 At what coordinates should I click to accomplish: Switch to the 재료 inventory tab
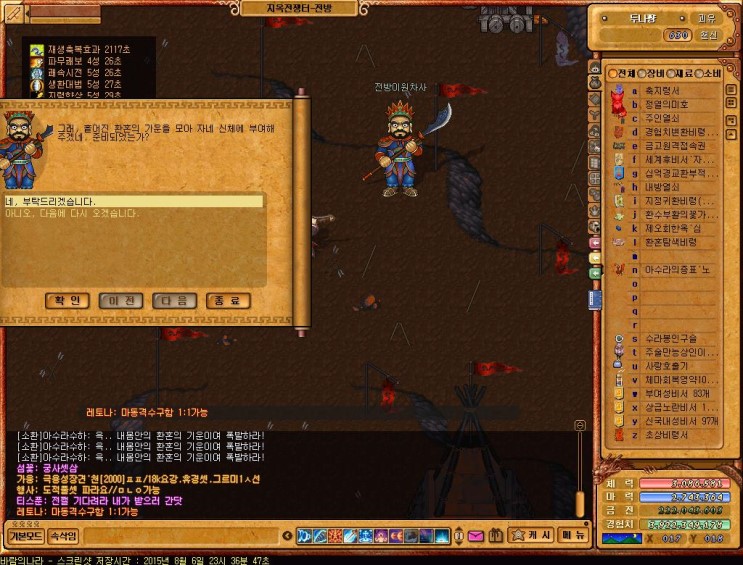coord(683,75)
